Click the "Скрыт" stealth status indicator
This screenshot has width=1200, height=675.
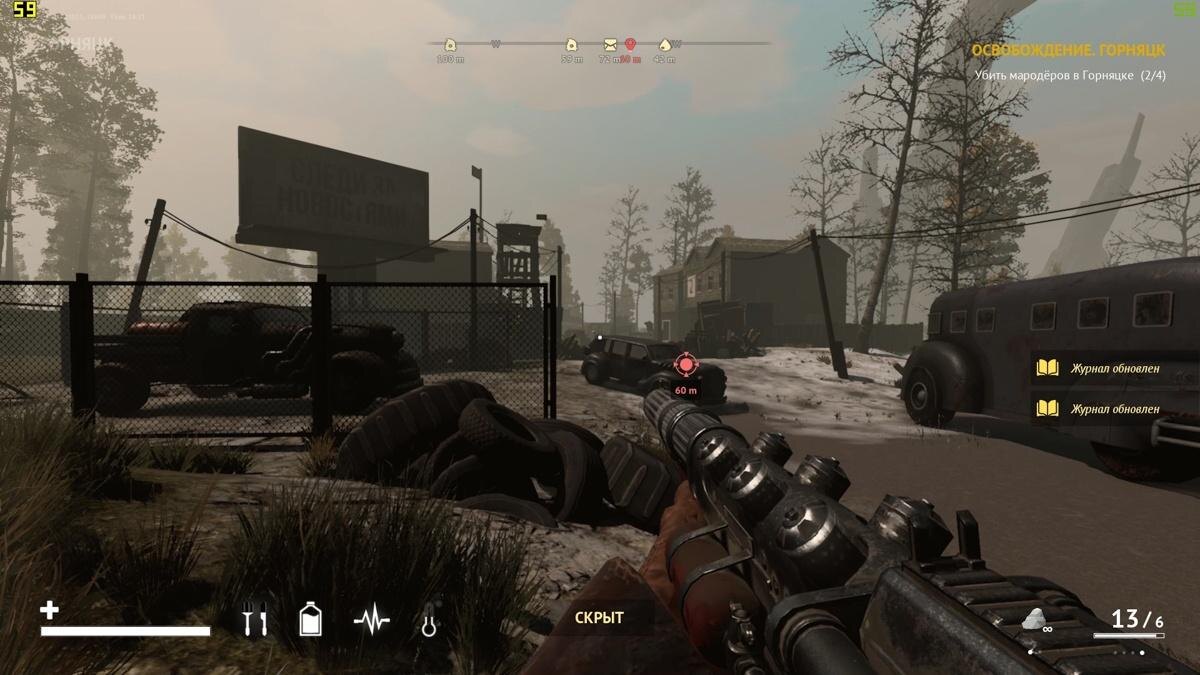599,618
